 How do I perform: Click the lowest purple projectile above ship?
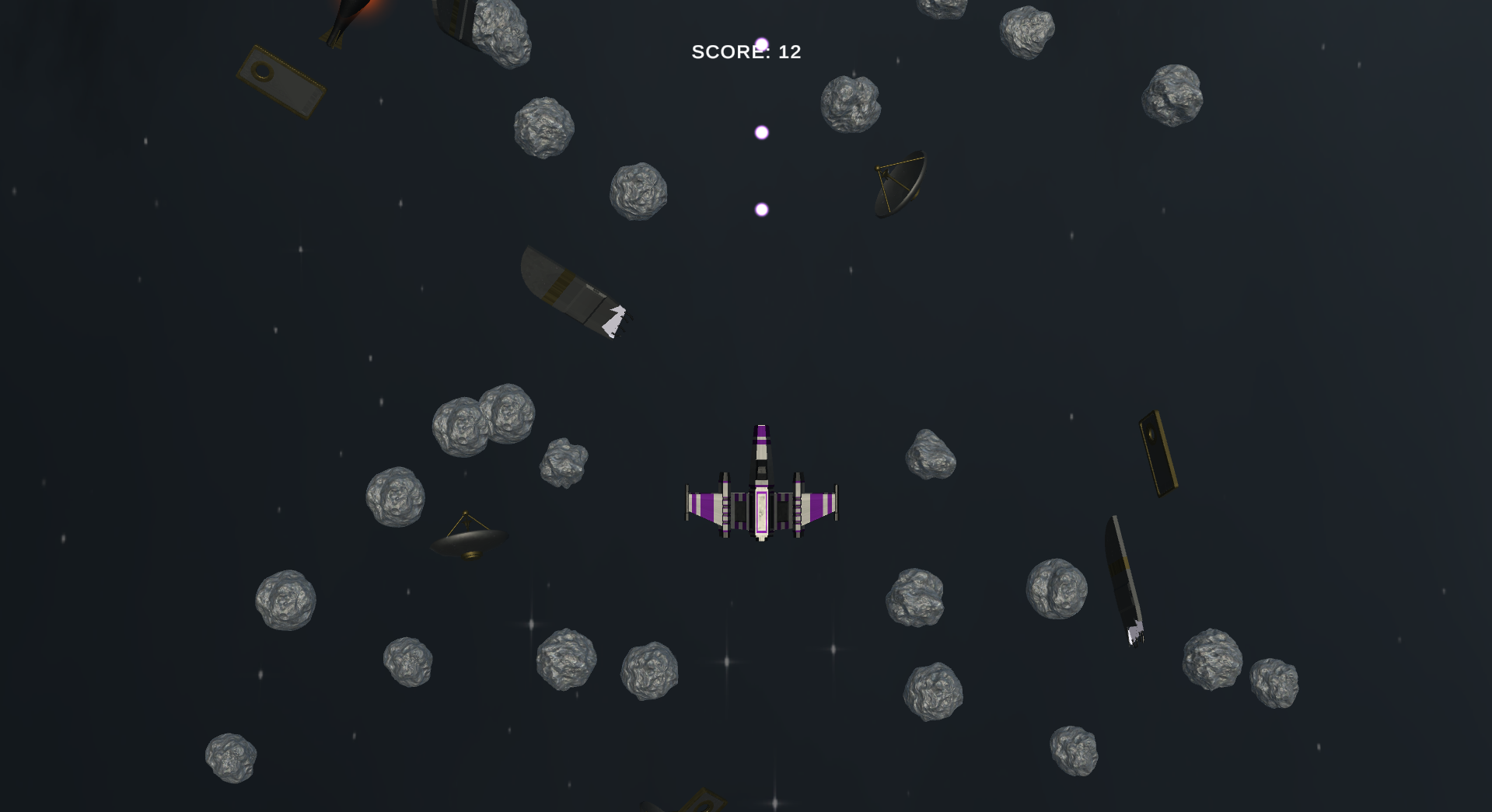click(x=760, y=207)
